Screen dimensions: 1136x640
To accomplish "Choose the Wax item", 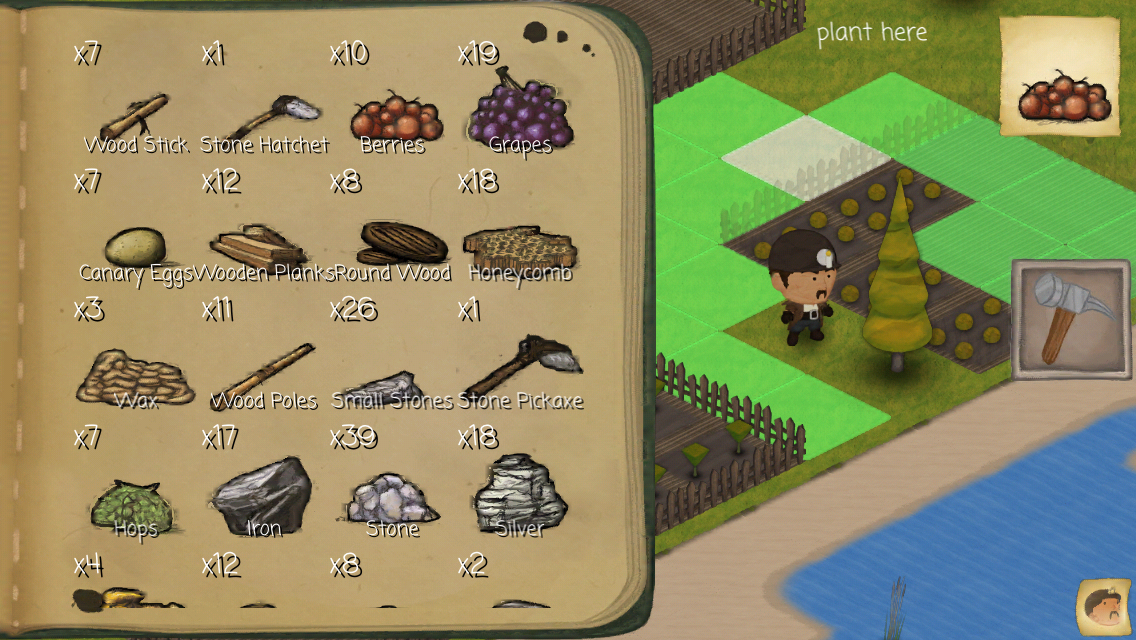I will [x=135, y=375].
